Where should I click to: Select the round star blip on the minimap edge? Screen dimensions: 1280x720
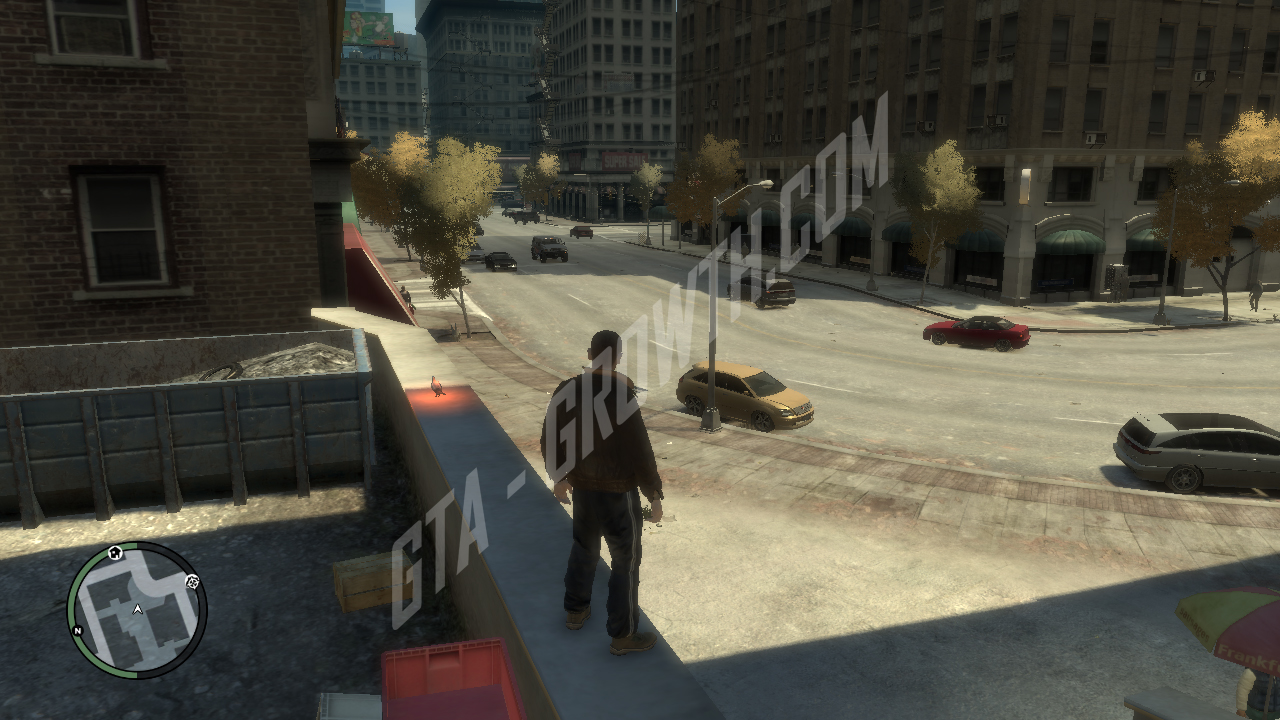point(192,581)
